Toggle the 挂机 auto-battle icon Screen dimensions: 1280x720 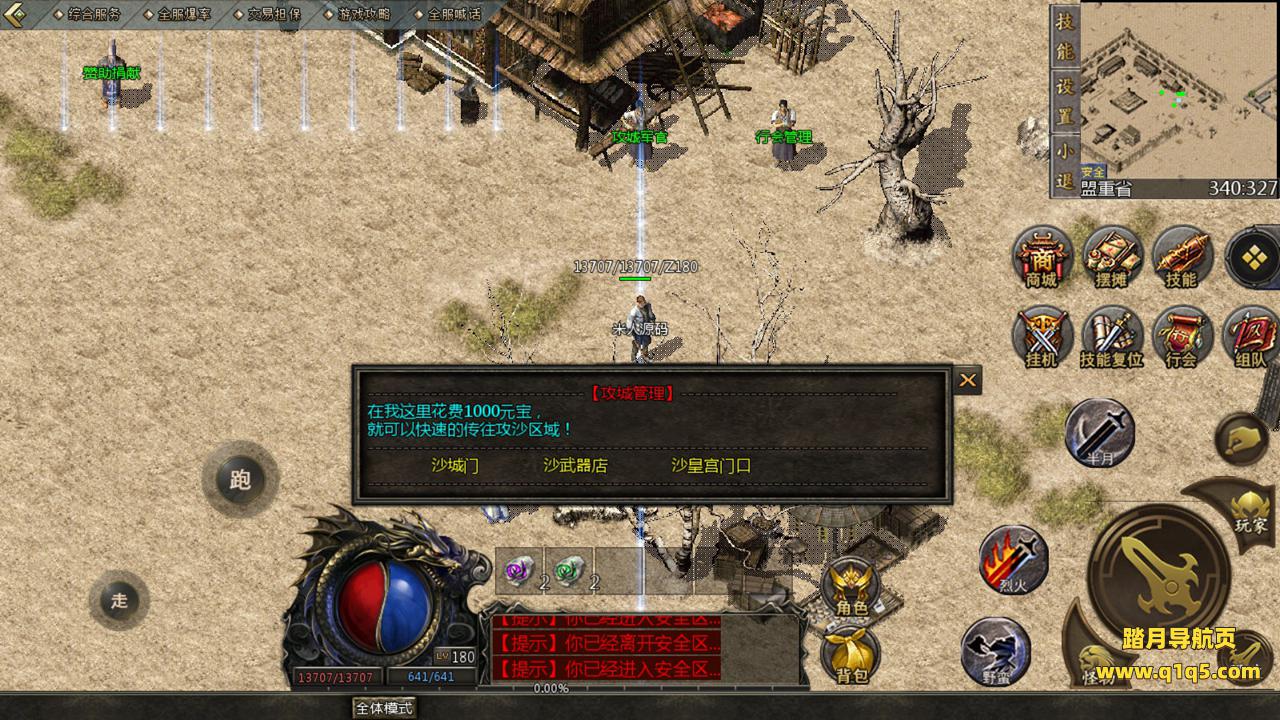pyautogui.click(x=1041, y=337)
